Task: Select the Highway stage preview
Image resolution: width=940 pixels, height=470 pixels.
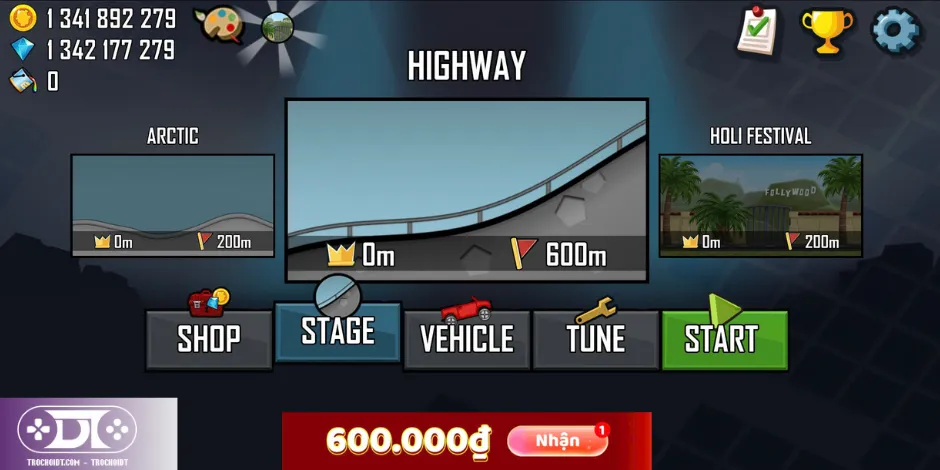Action: pyautogui.click(x=467, y=190)
